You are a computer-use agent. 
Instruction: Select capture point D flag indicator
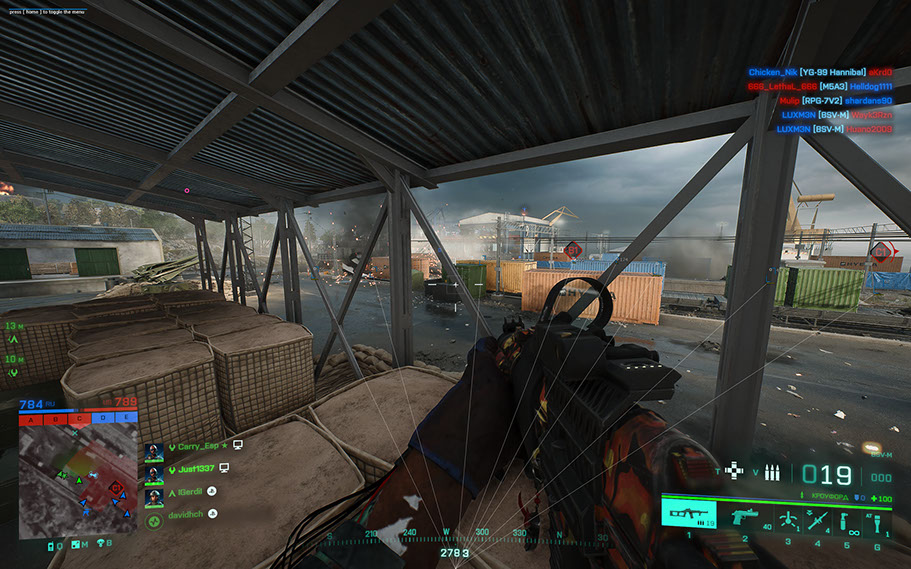[x=105, y=418]
